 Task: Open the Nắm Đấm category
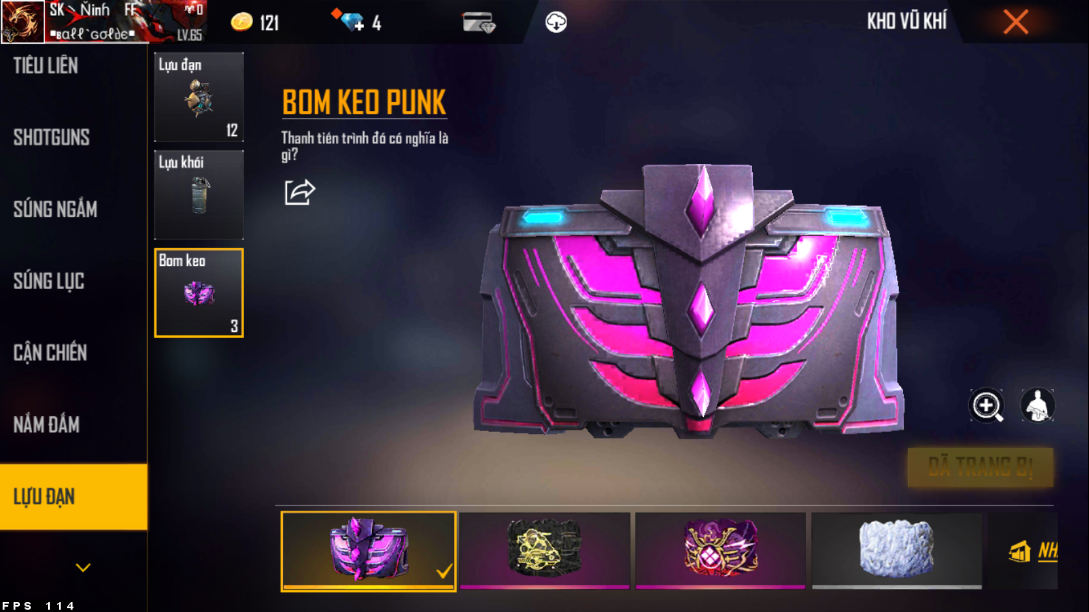point(46,425)
